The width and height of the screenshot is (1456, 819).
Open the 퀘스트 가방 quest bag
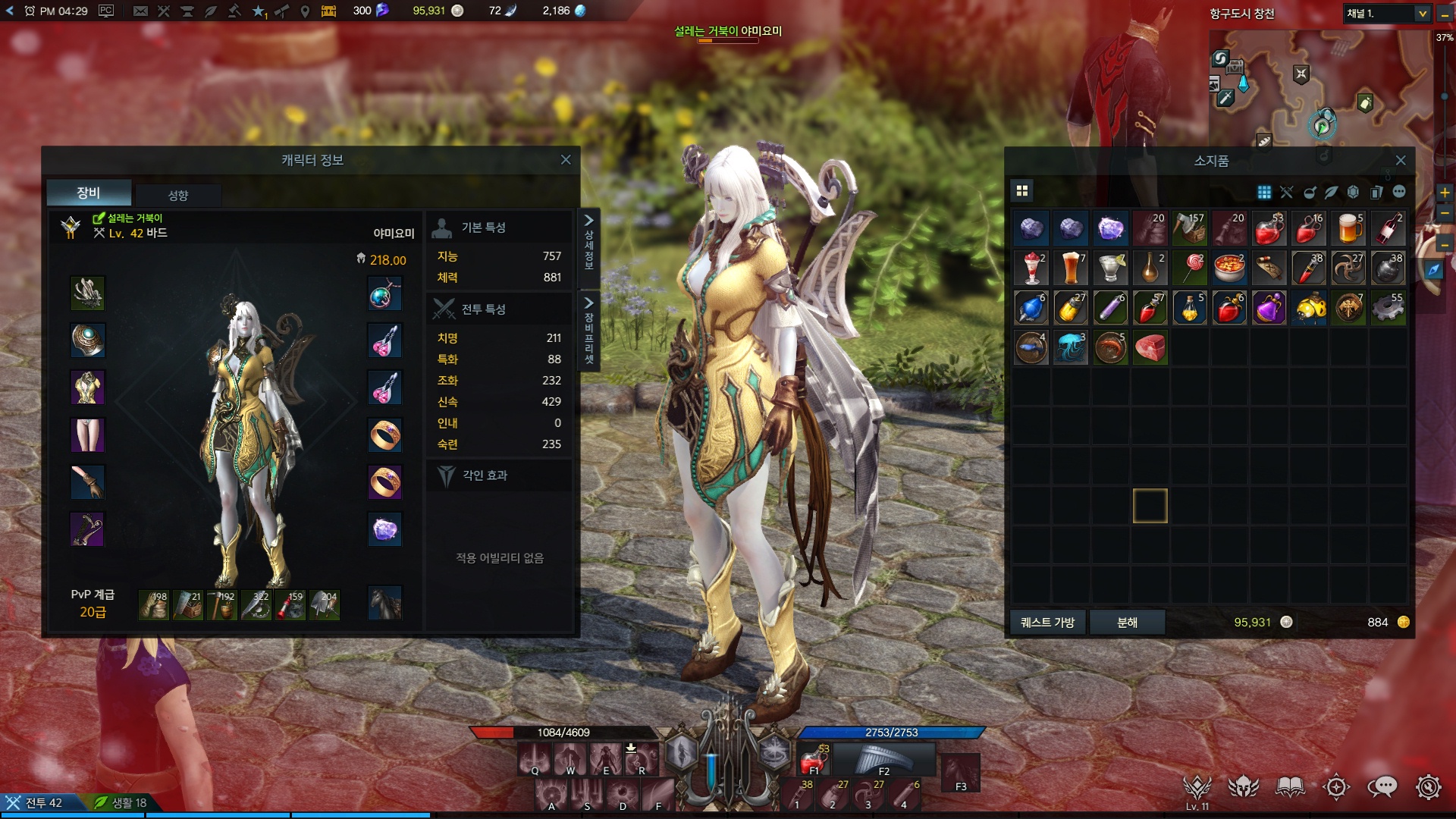1047,623
